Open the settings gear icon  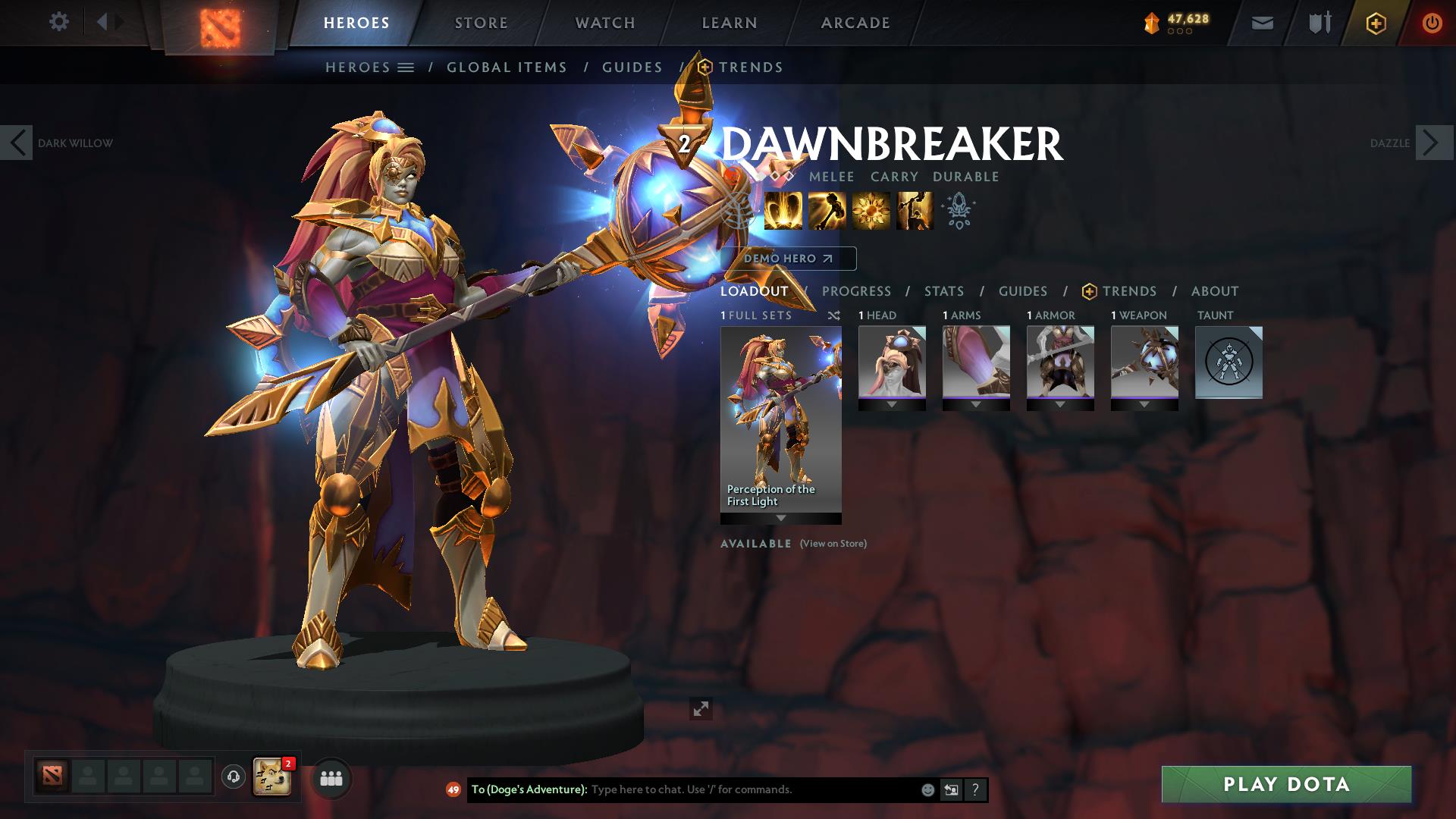pyautogui.click(x=58, y=22)
